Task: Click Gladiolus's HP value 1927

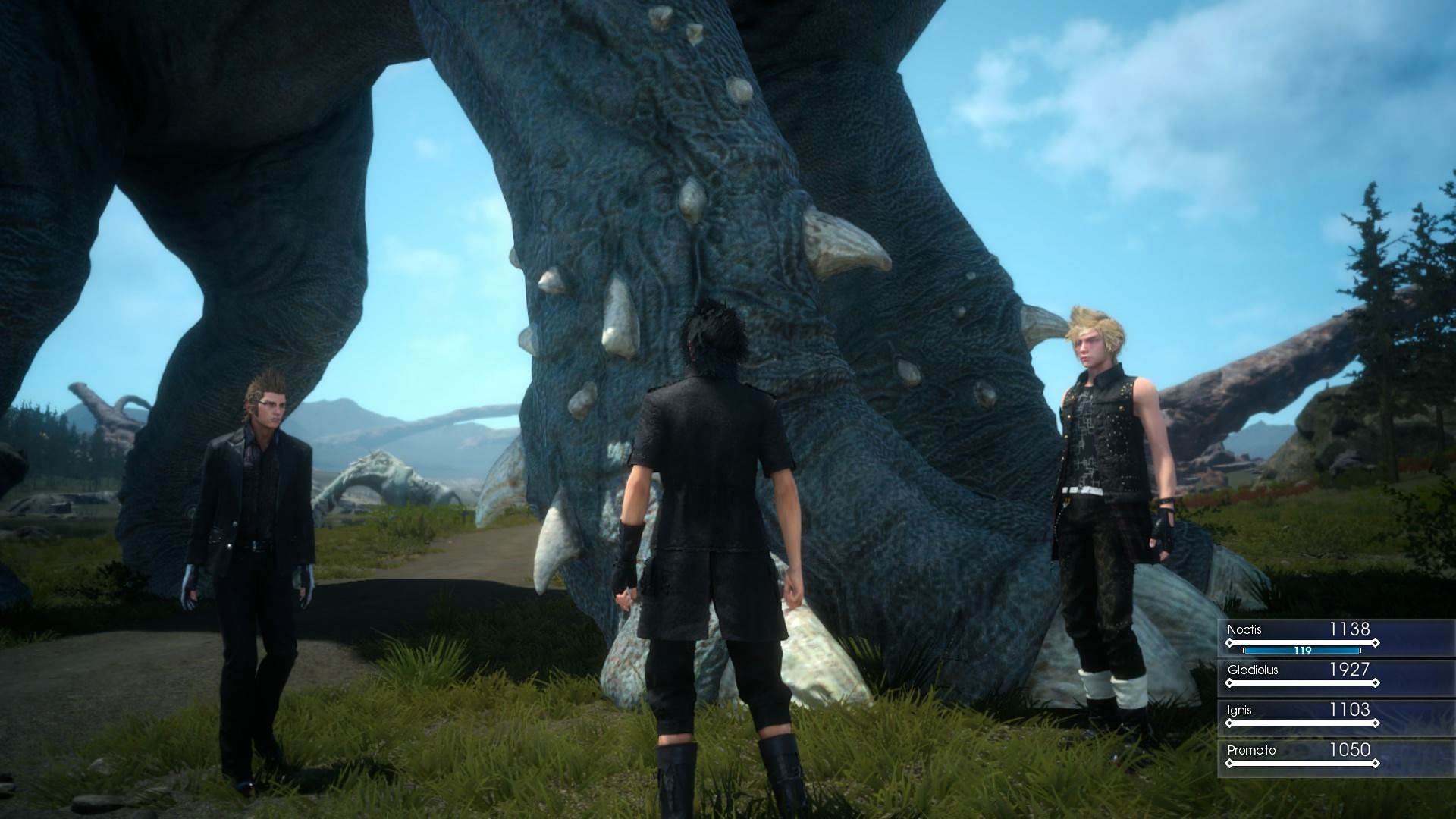Action: [1350, 670]
